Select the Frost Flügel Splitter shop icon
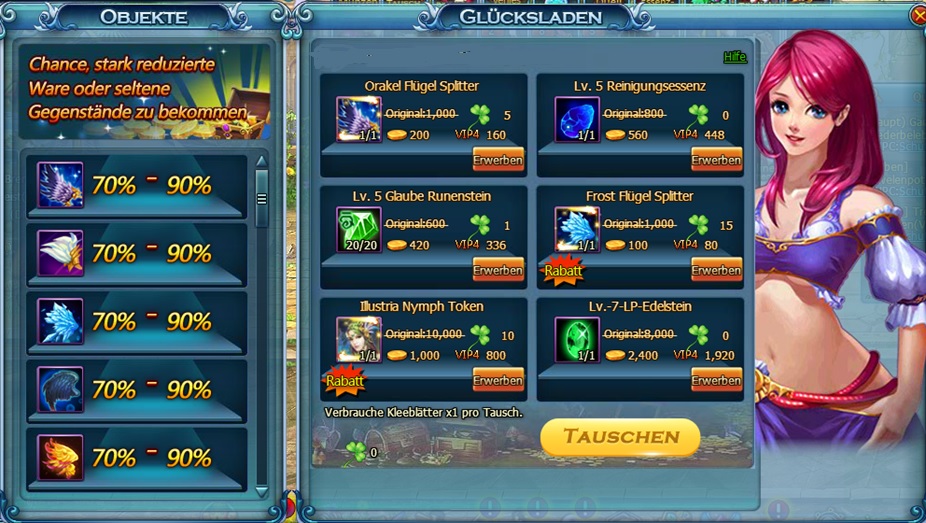This screenshot has width=926, height=523. [576, 230]
